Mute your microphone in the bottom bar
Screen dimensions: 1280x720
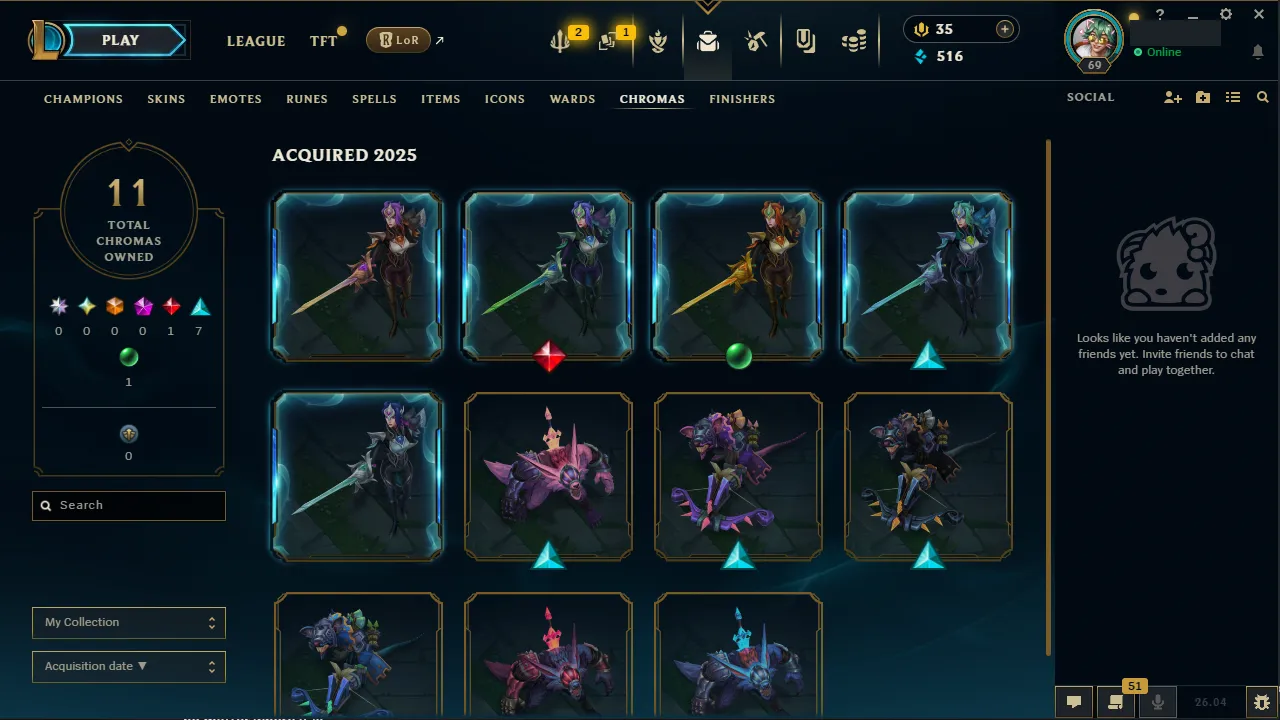(x=1157, y=701)
